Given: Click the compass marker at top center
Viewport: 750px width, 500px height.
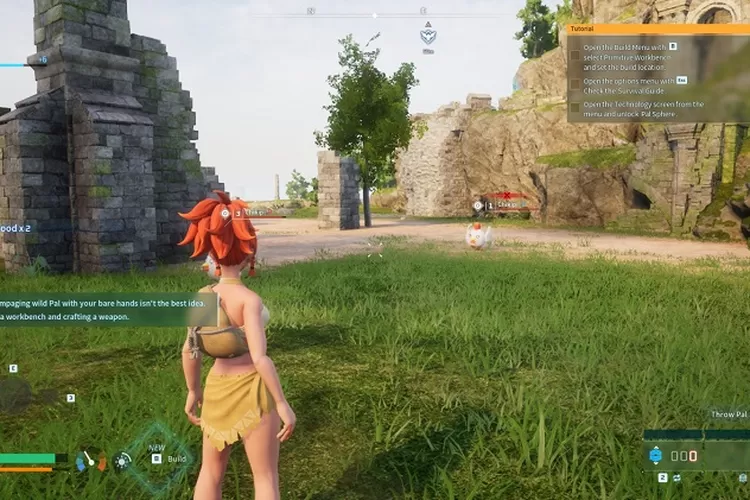Looking at the screenshot, I should [428, 36].
